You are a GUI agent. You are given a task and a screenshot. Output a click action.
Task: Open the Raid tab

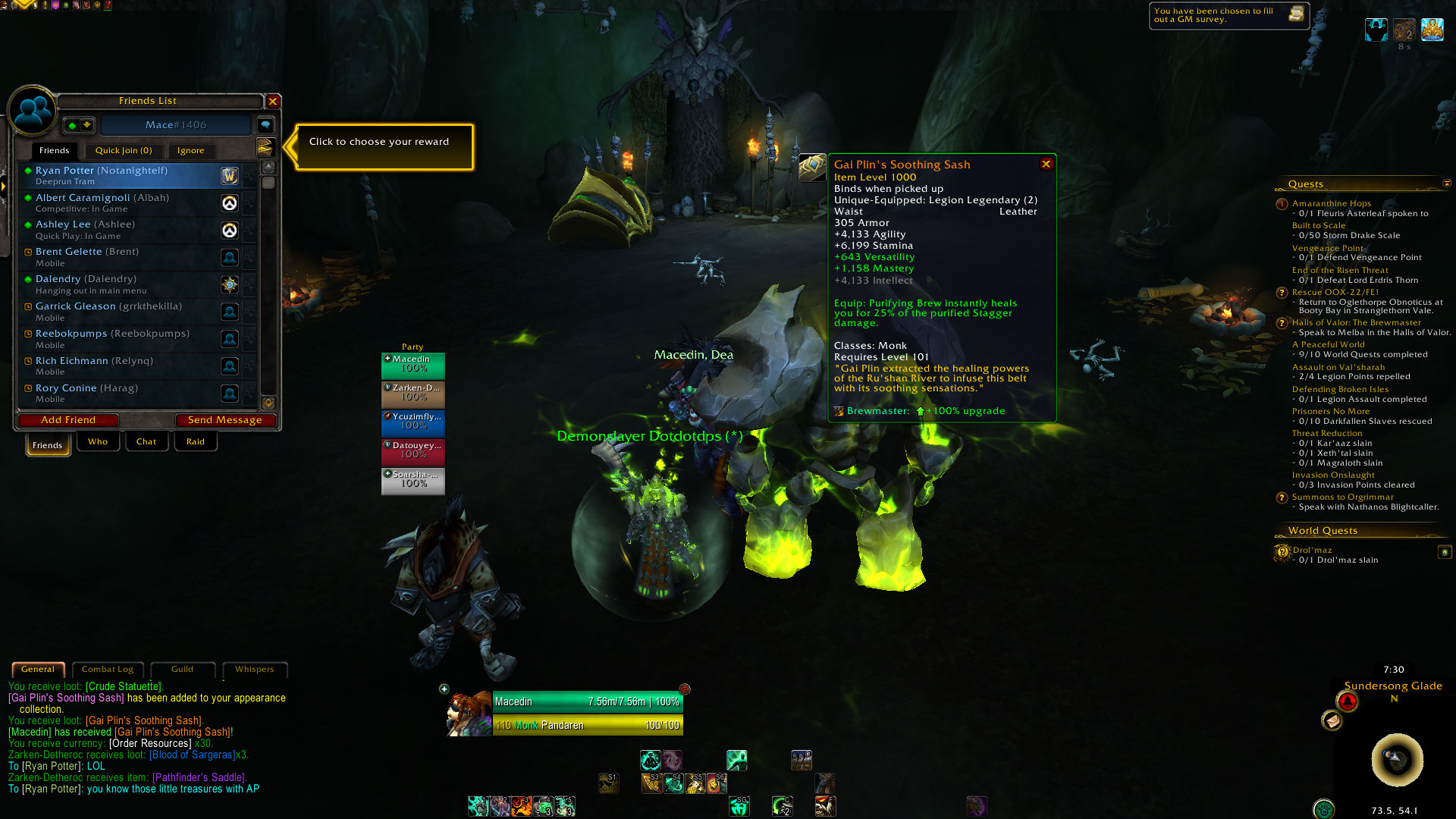196,442
